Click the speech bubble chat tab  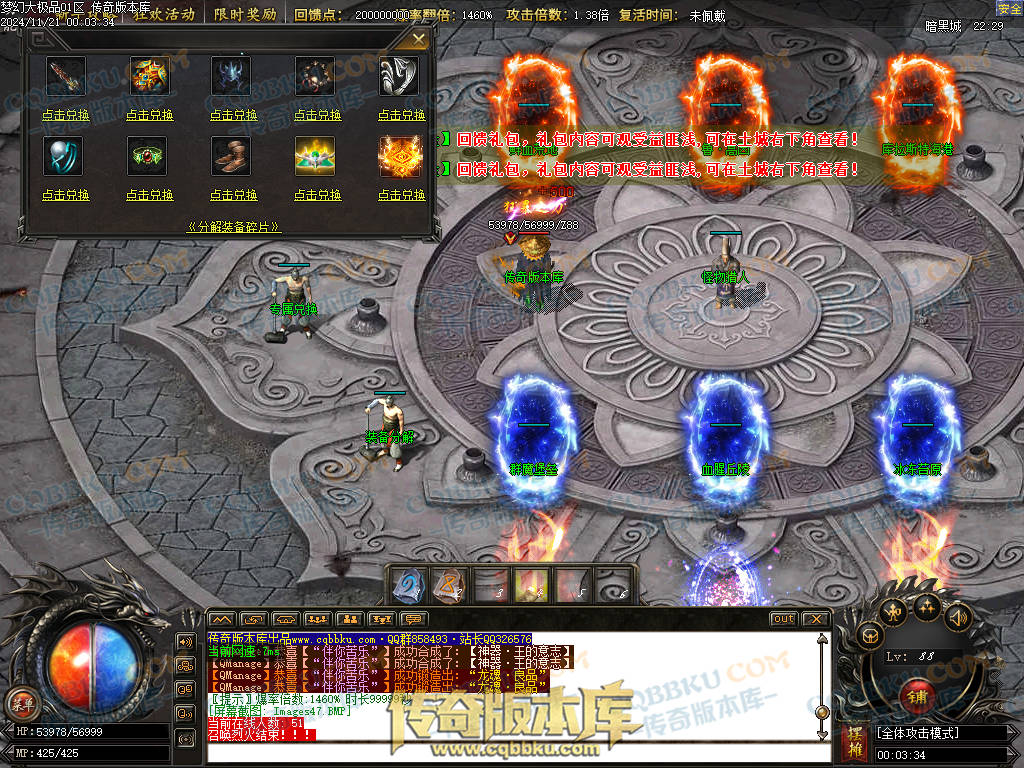coord(412,619)
